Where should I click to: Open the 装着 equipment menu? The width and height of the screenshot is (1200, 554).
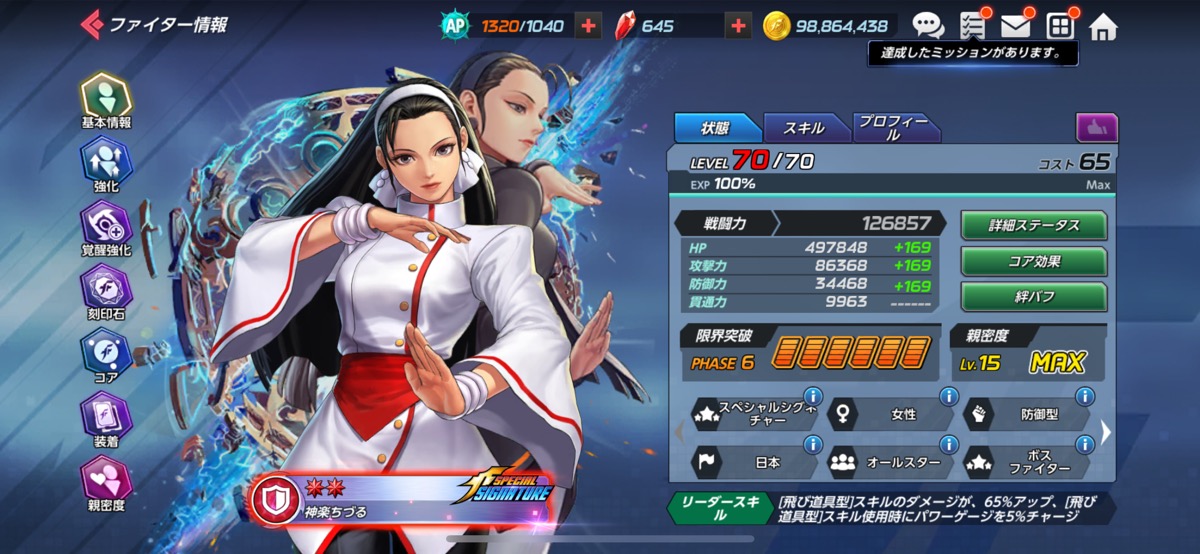tap(106, 419)
